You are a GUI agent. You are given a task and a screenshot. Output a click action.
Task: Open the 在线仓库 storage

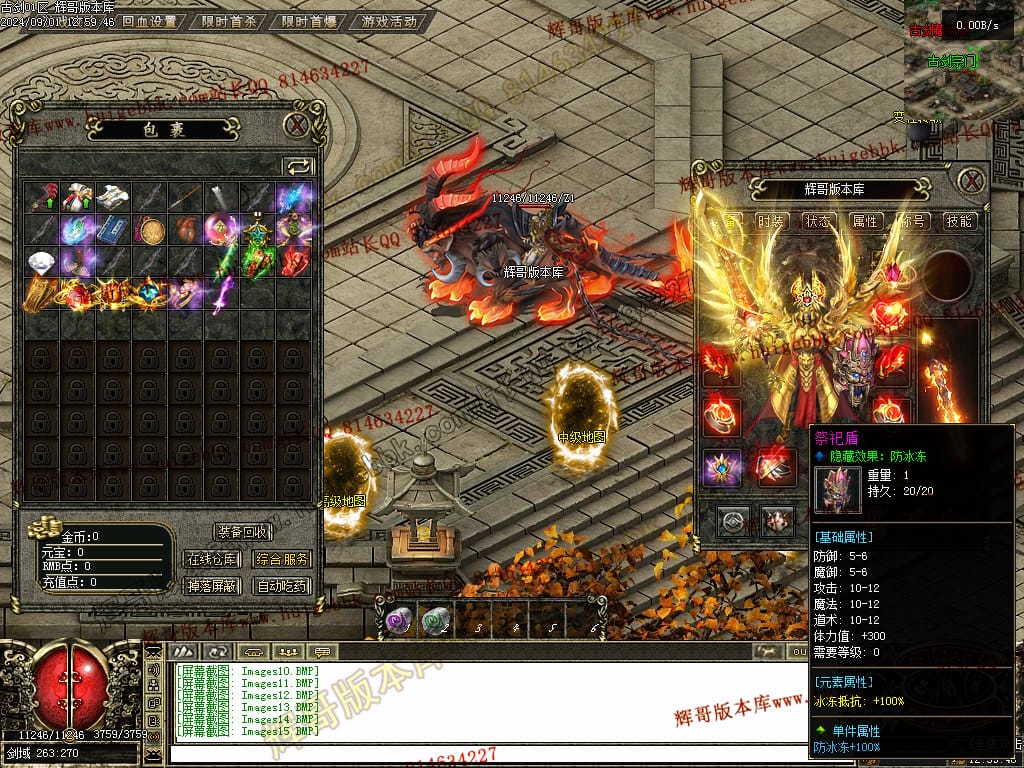(211, 559)
